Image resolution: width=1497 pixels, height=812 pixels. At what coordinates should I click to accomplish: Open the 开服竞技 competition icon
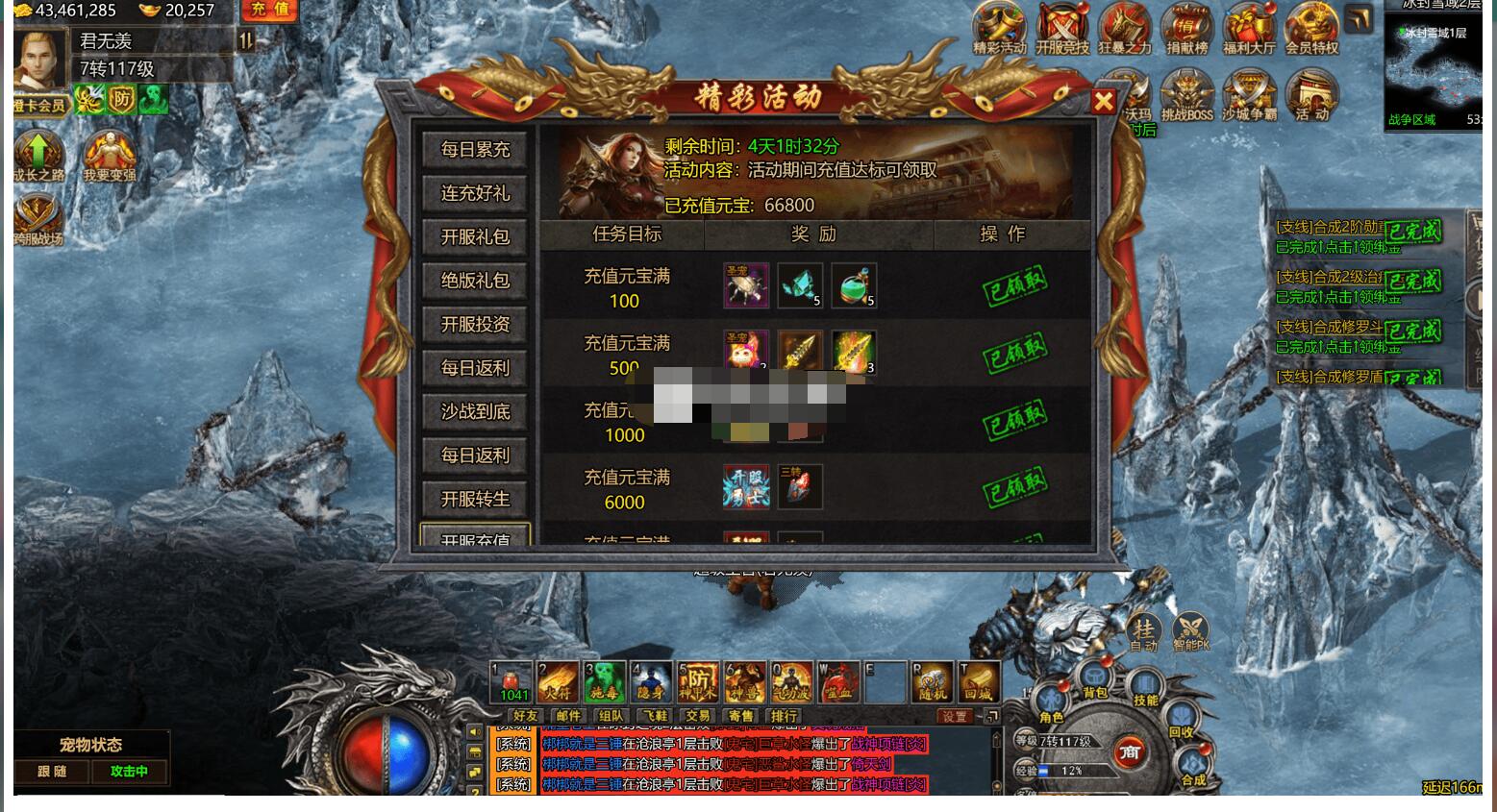point(1061,29)
